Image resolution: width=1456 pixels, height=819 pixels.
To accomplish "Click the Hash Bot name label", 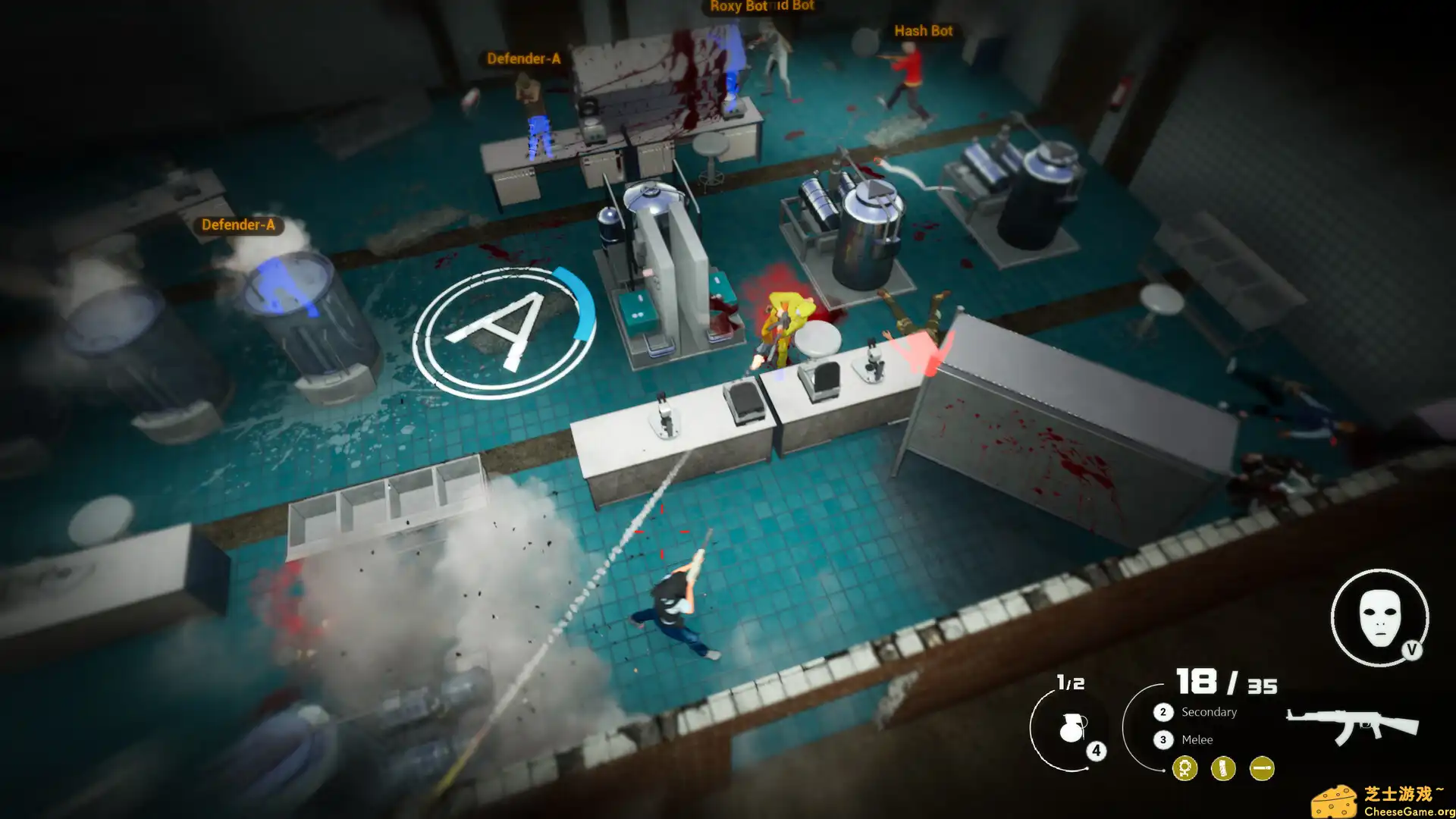I will [924, 31].
